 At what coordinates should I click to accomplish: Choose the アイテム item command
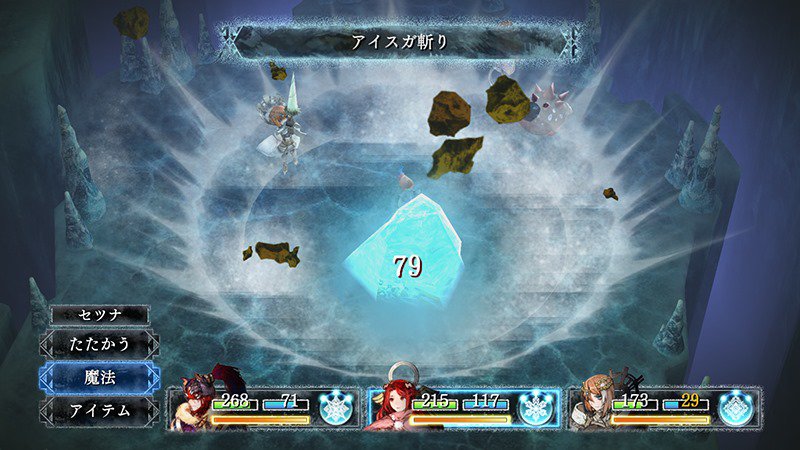pyautogui.click(x=99, y=410)
